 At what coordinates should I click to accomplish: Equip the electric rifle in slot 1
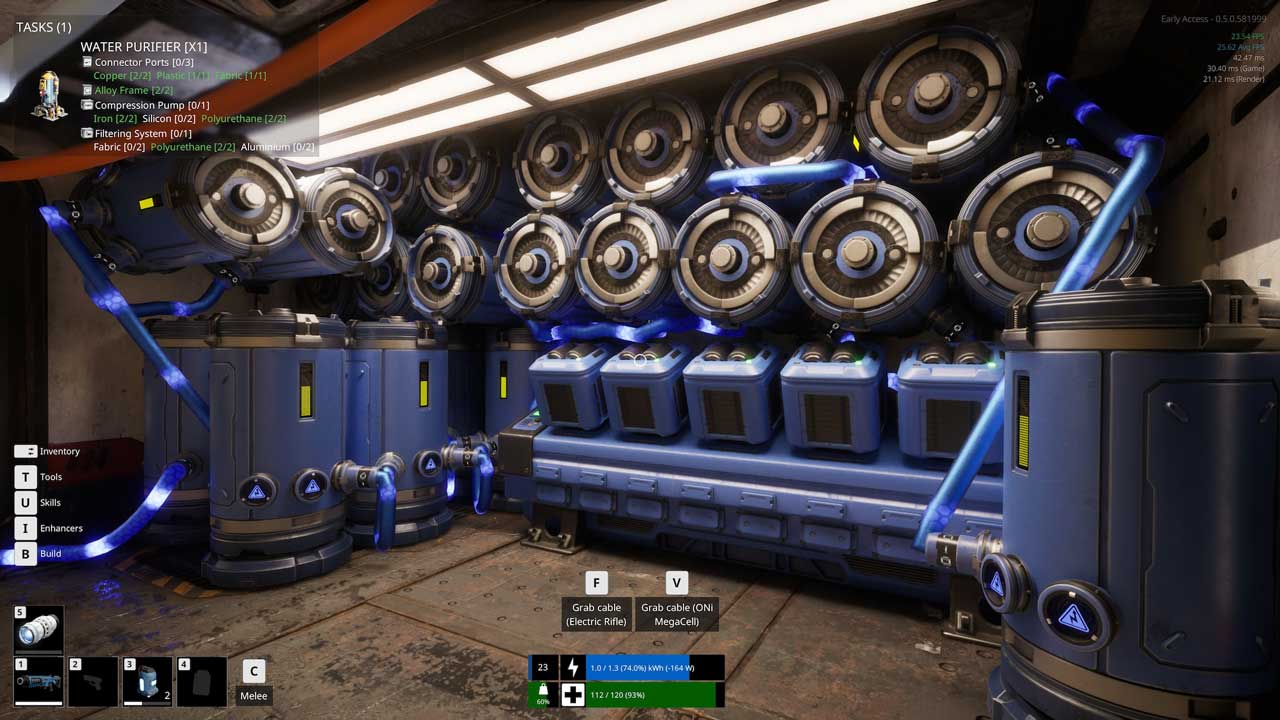click(39, 682)
